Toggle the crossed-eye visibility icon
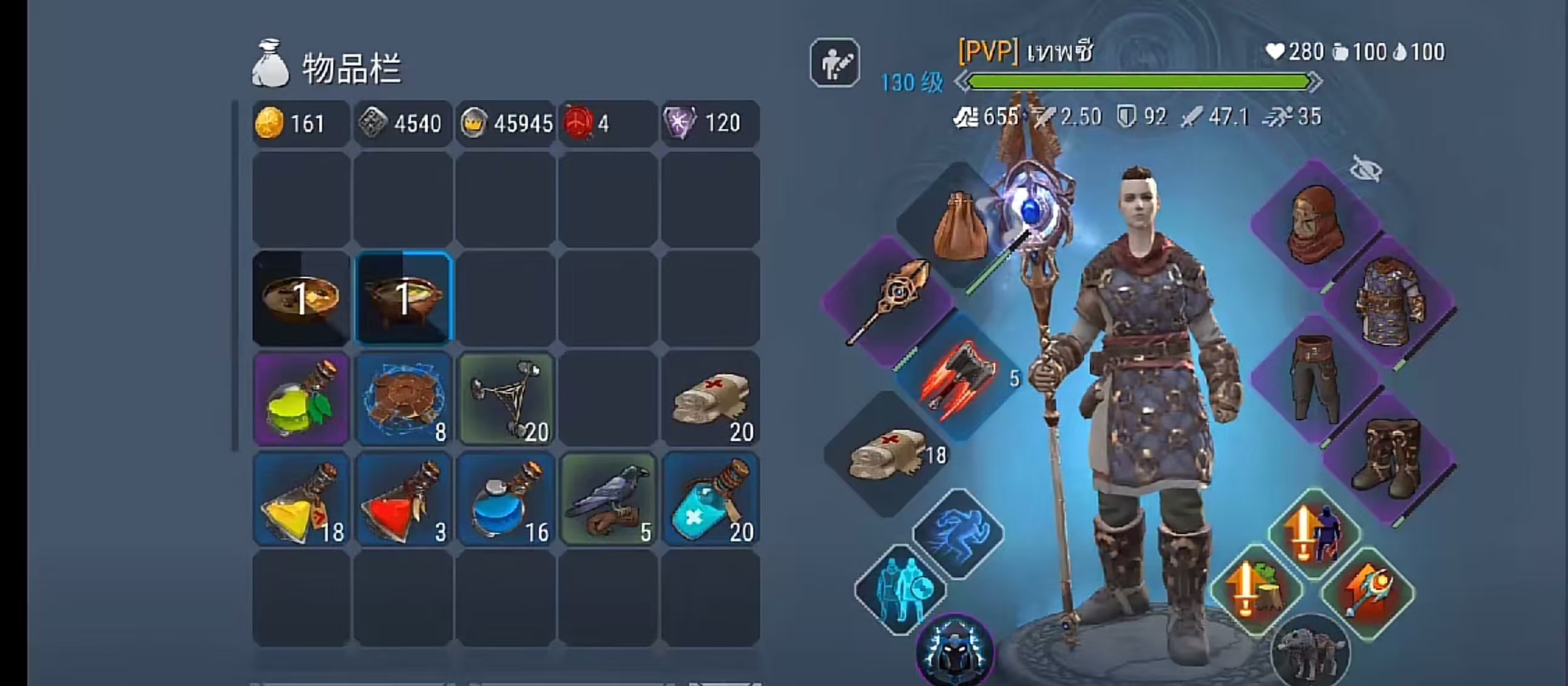Image resolution: width=1568 pixels, height=686 pixels. (1365, 169)
